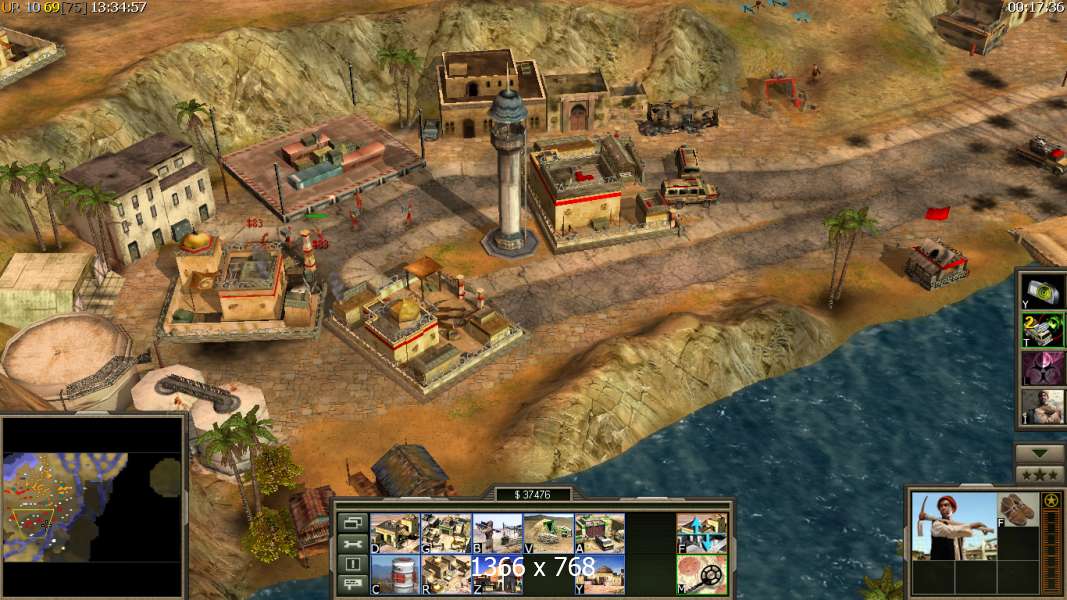This screenshot has width=1067, height=600.
Task: Activate the cash bounty general power (T)
Action: [x=1042, y=330]
